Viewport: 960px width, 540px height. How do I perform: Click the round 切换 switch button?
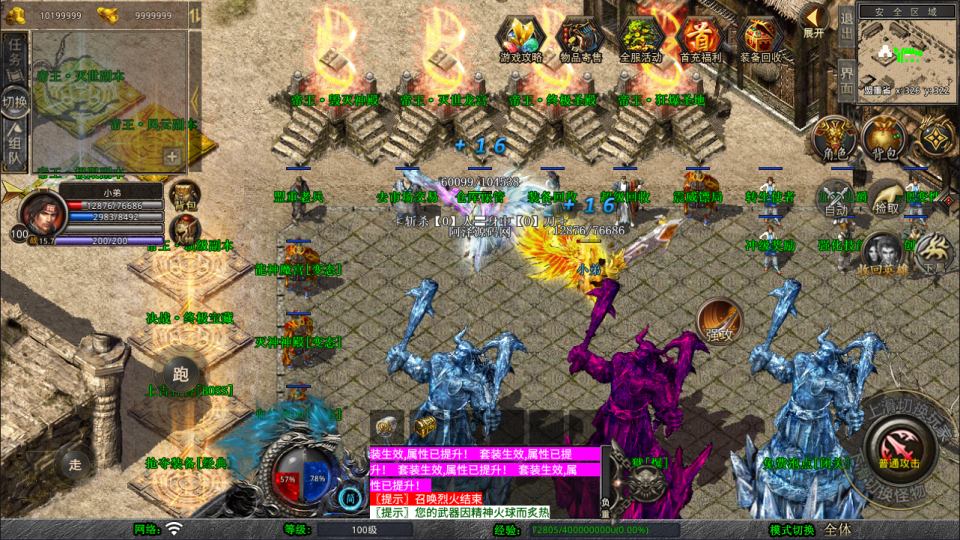point(14,102)
